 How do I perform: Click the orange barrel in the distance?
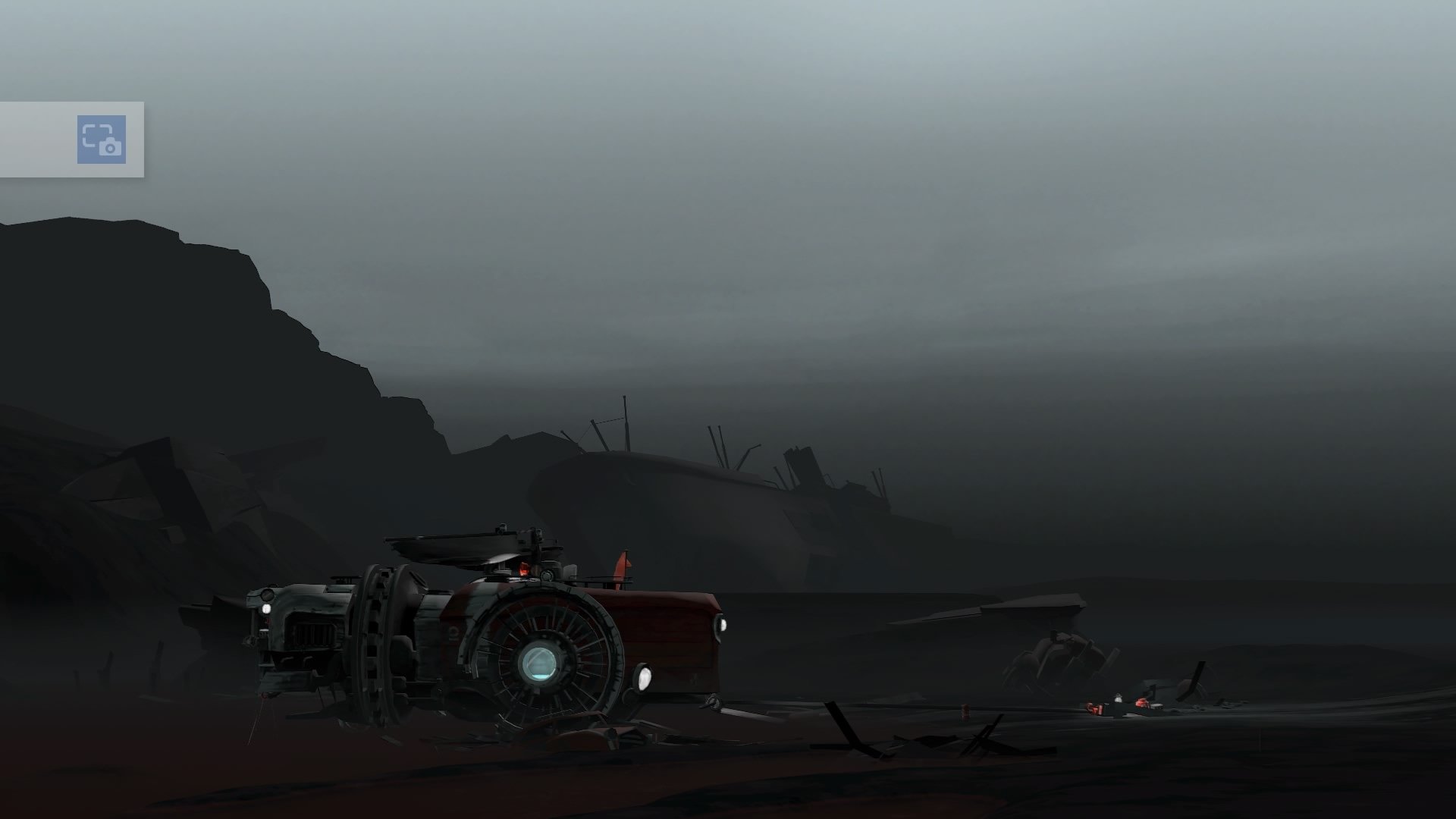(x=965, y=712)
